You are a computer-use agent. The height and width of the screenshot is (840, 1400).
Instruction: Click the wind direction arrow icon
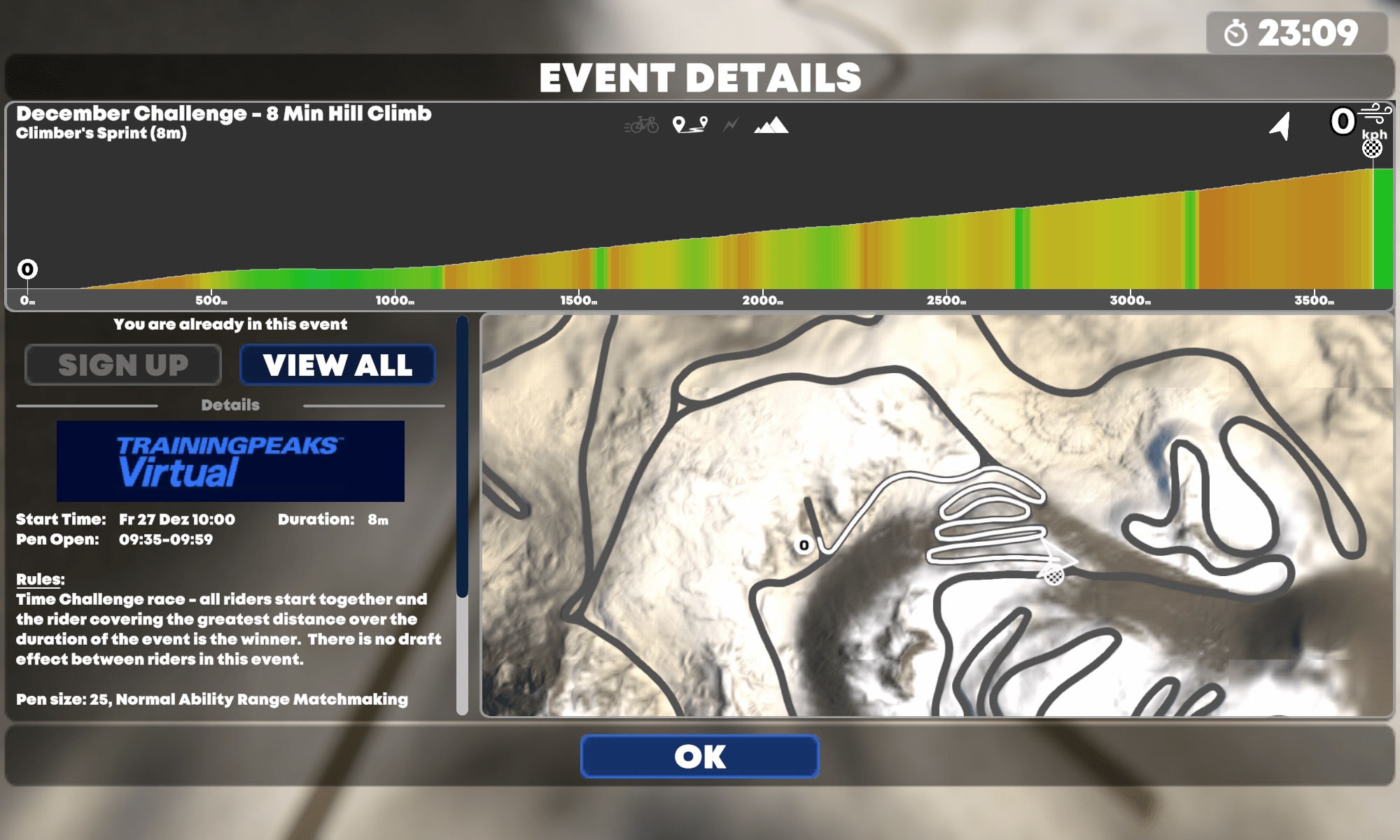1280,127
